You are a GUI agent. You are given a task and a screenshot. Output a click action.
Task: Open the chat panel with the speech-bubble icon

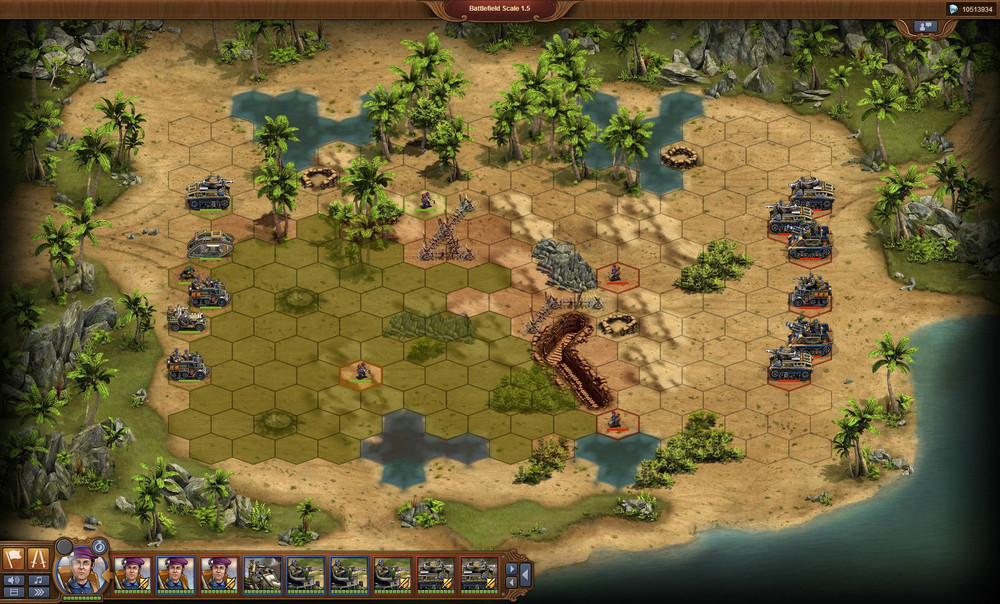tap(923, 27)
